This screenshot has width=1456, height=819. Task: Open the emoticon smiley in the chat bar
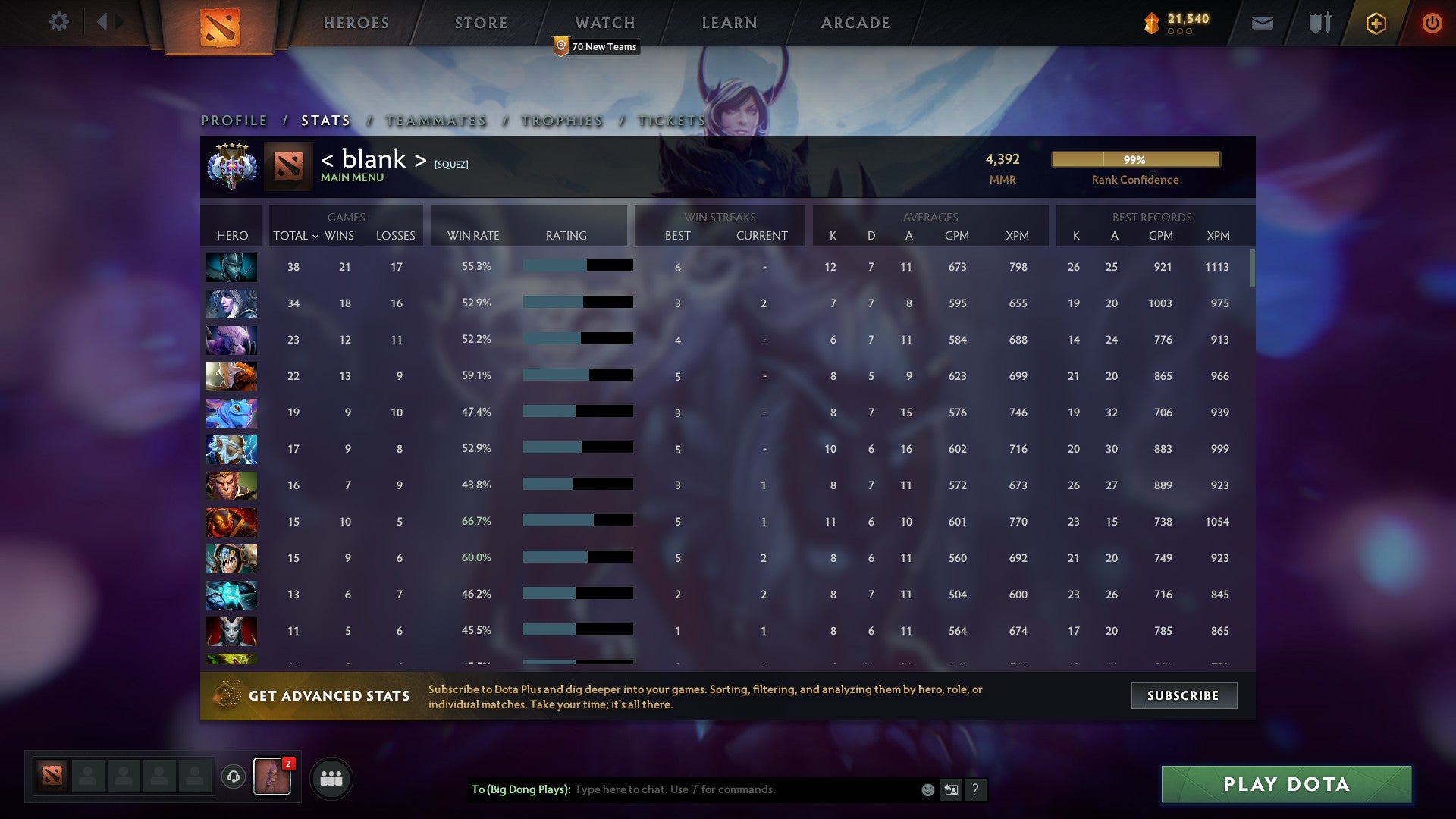coord(927,789)
